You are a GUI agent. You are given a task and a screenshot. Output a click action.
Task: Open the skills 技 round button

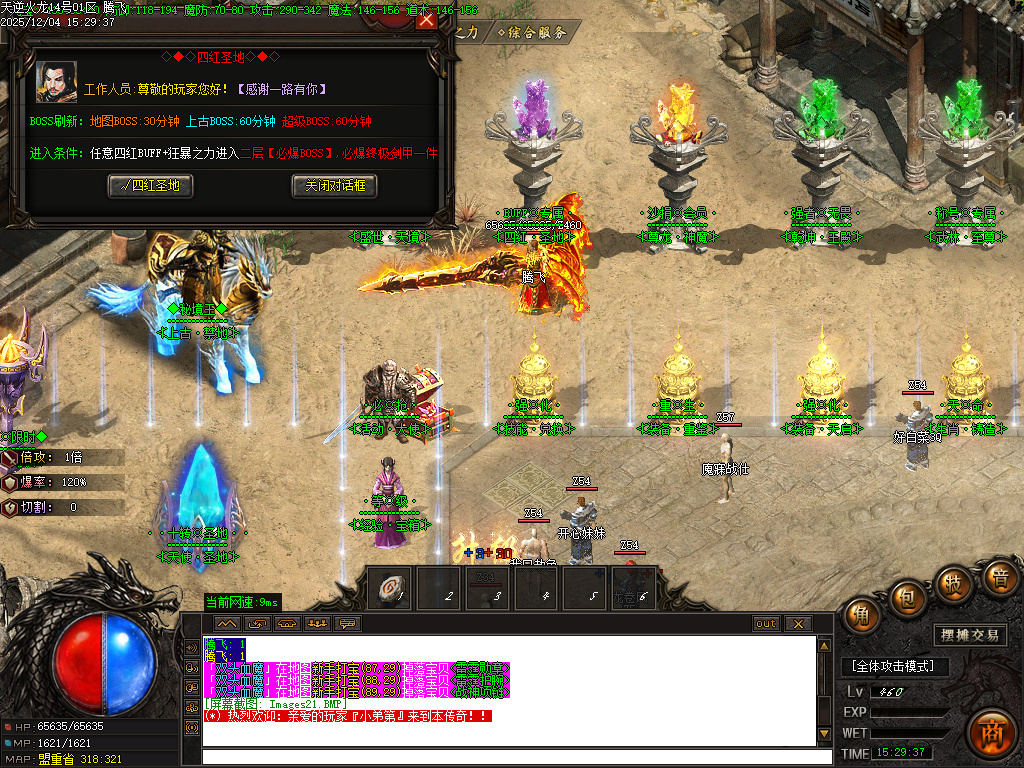point(953,583)
